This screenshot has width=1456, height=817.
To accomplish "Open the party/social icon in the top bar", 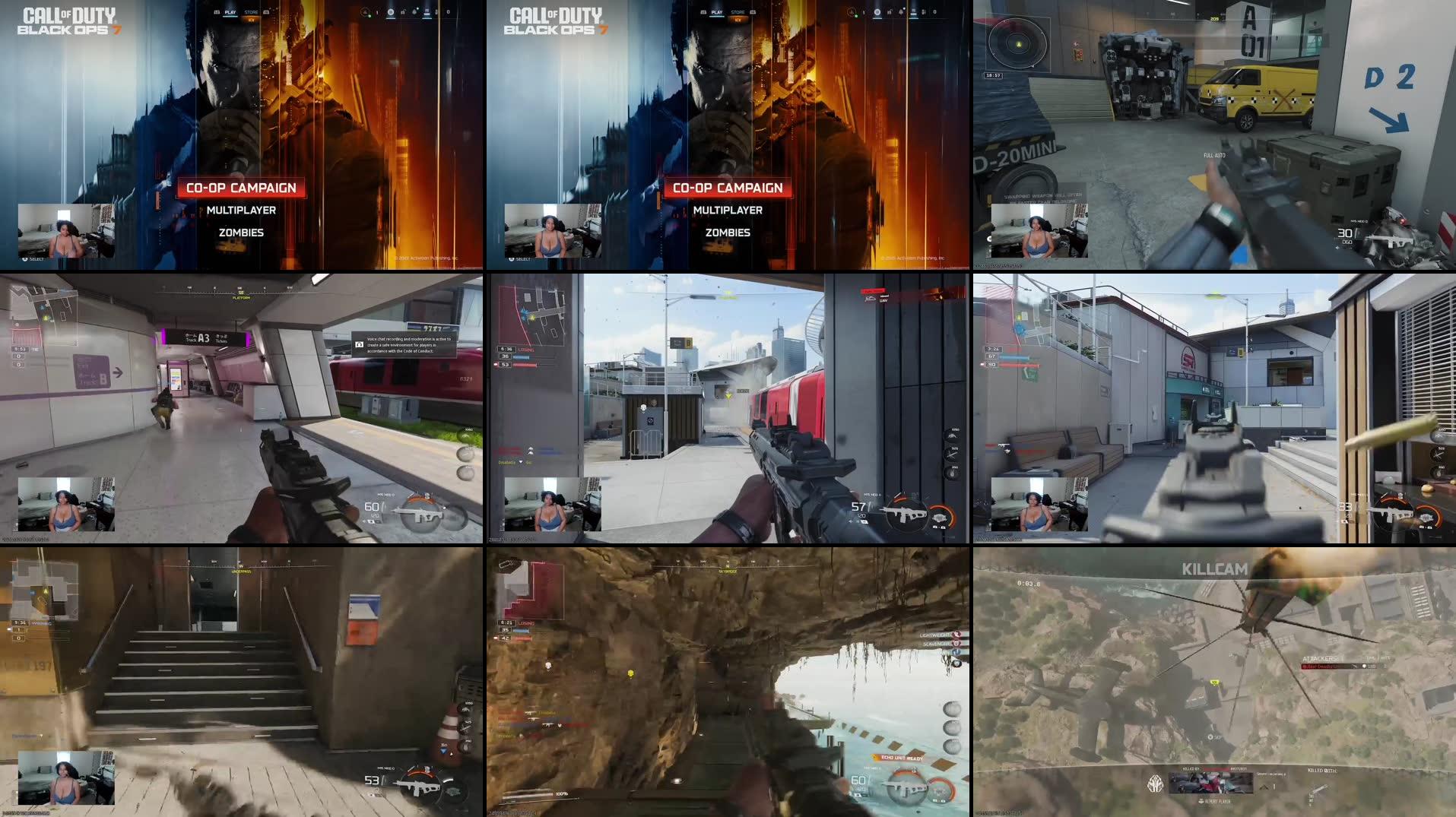I will click(x=366, y=12).
